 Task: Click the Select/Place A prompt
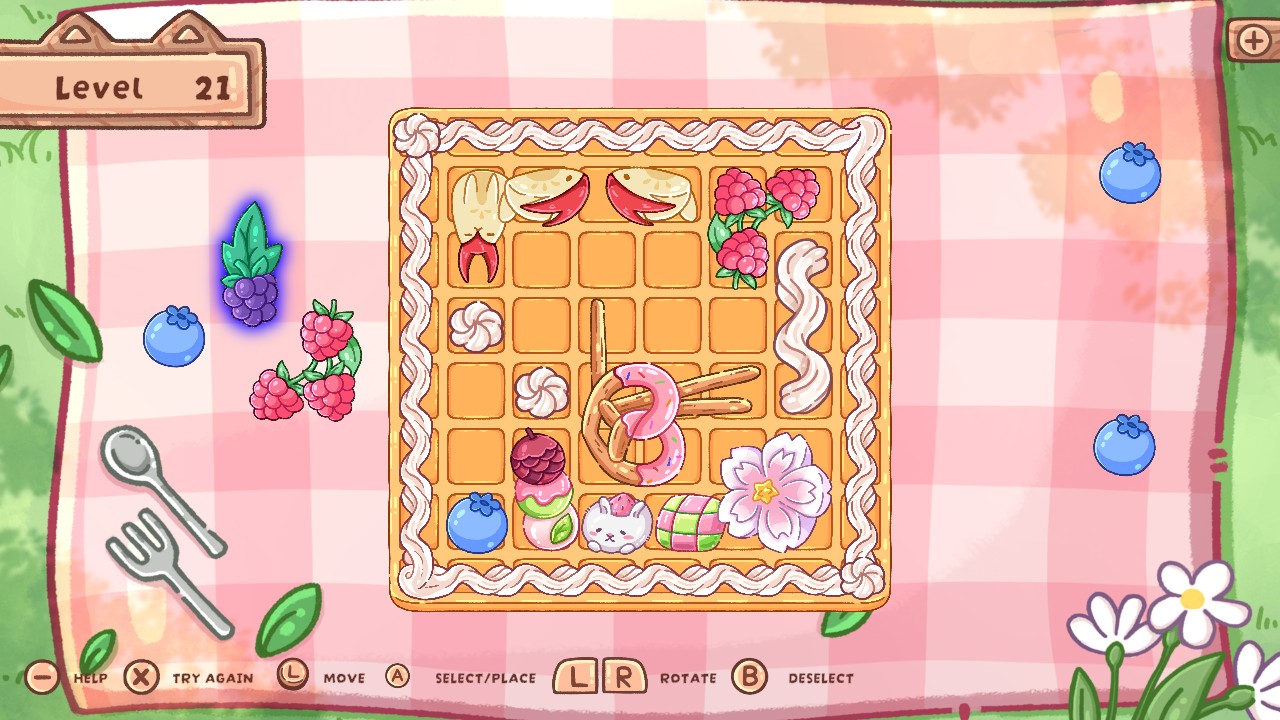(399, 676)
